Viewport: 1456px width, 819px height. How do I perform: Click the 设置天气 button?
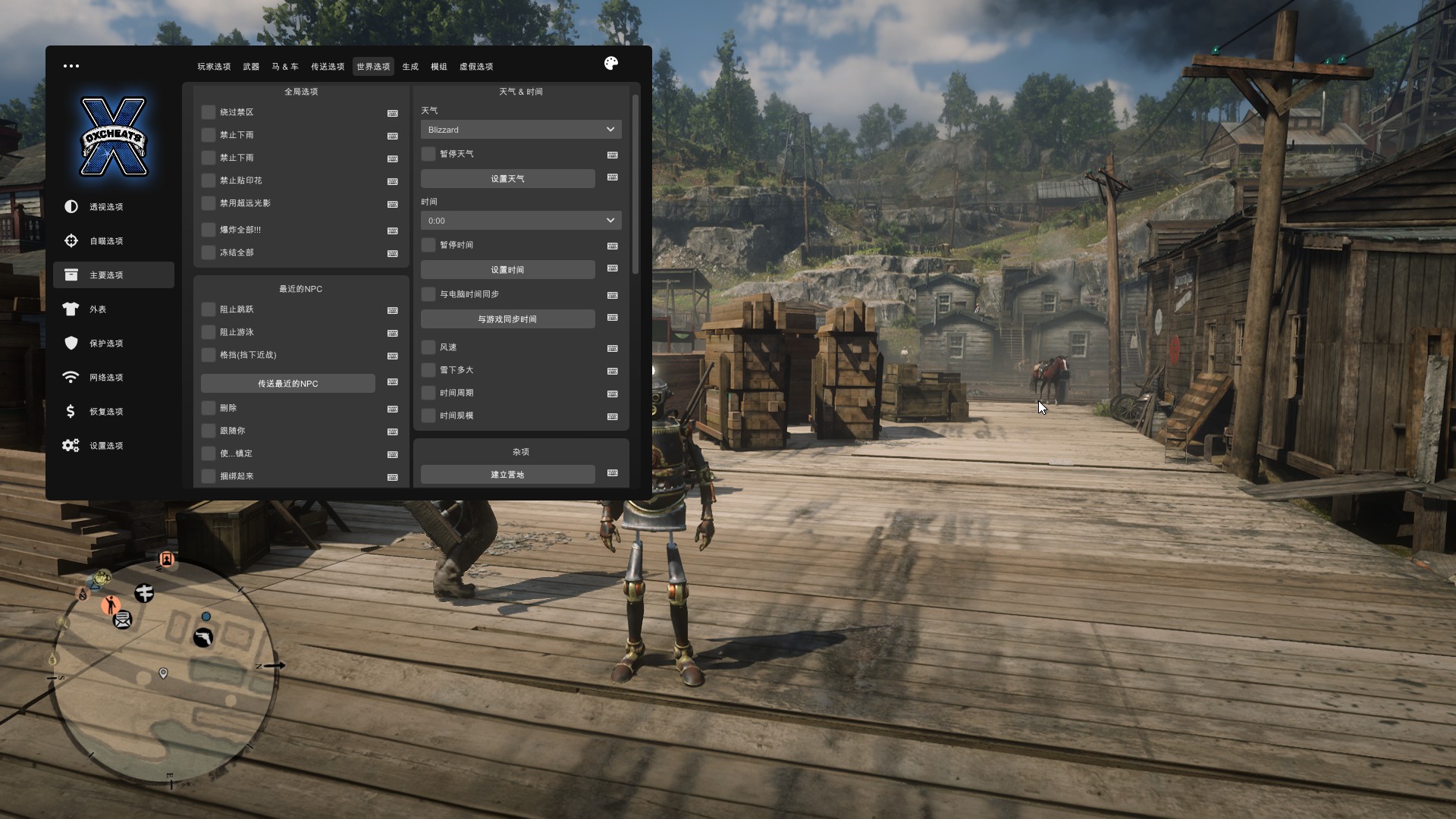[507, 179]
